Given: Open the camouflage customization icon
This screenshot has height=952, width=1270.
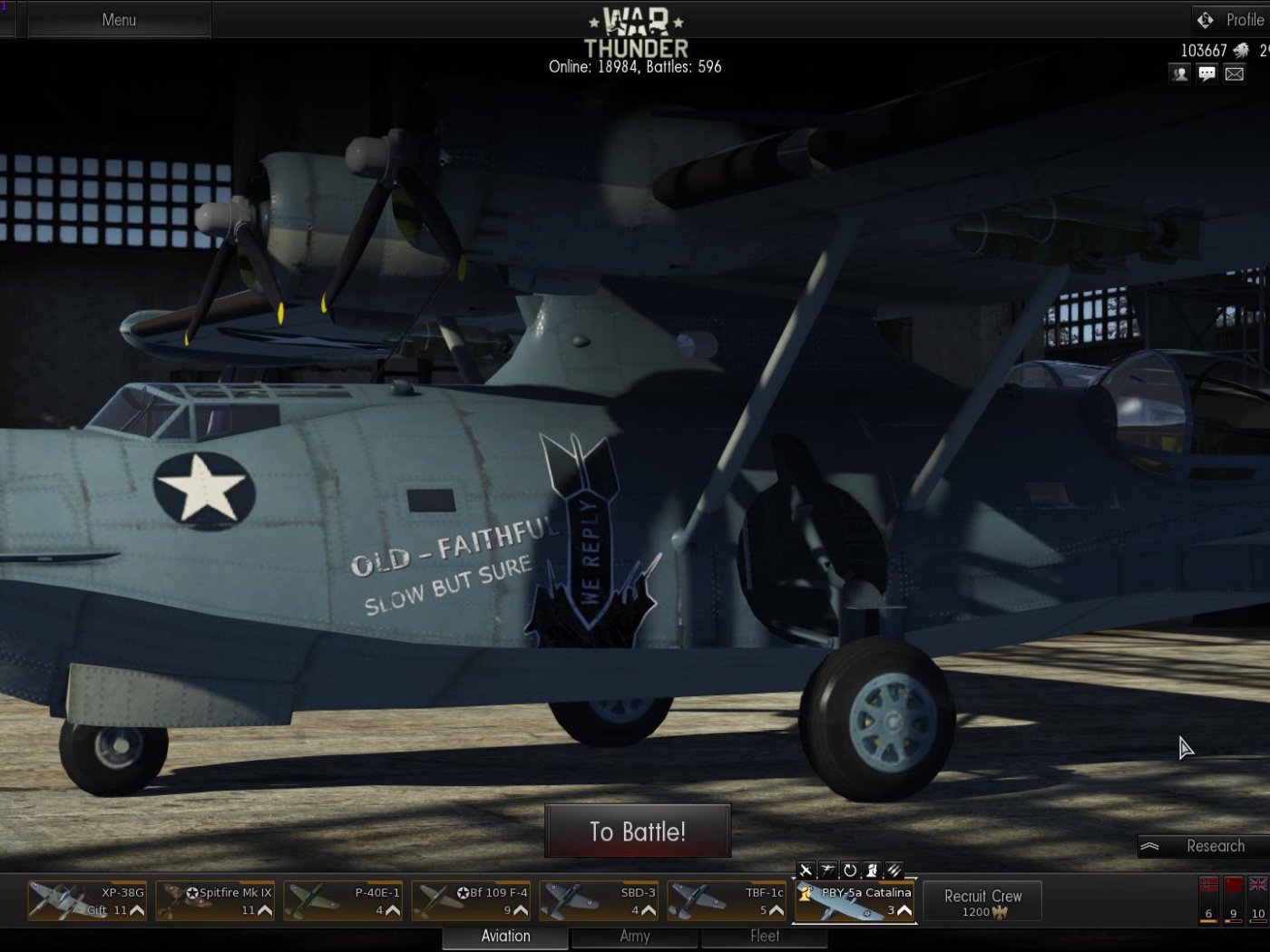Looking at the screenshot, I should tap(894, 869).
